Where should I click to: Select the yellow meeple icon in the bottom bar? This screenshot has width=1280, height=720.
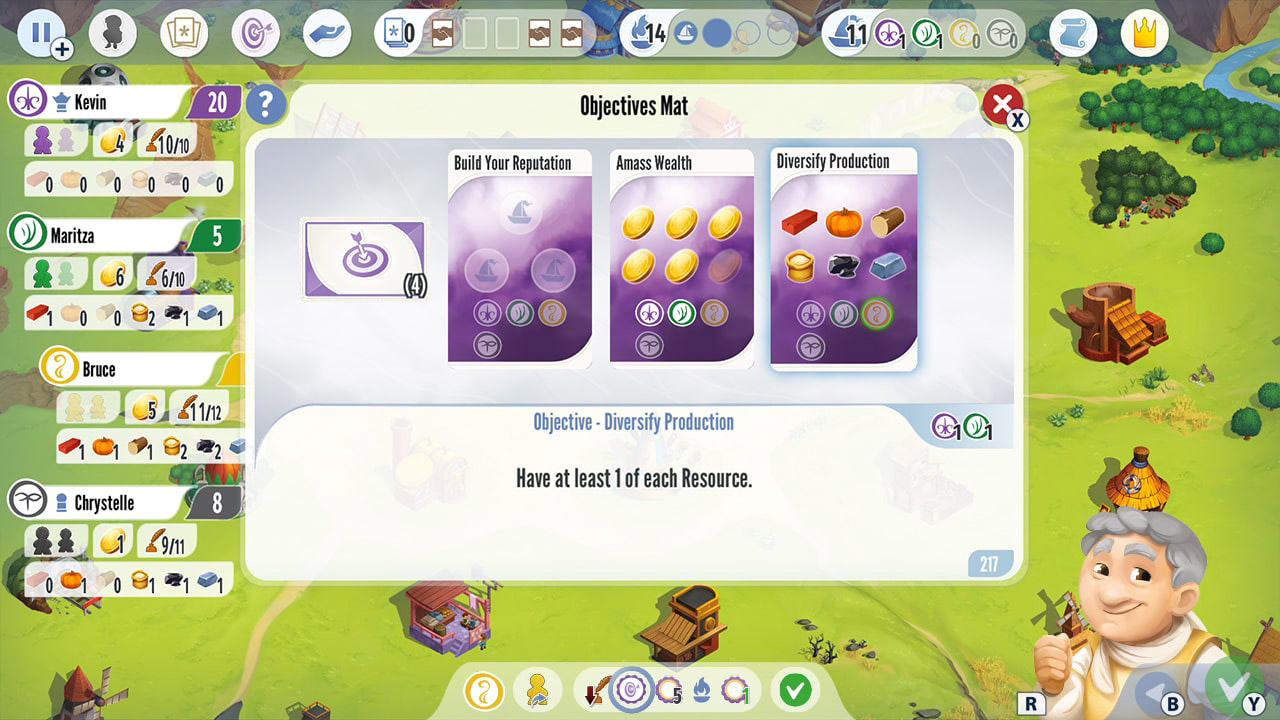pyautogui.click(x=537, y=690)
